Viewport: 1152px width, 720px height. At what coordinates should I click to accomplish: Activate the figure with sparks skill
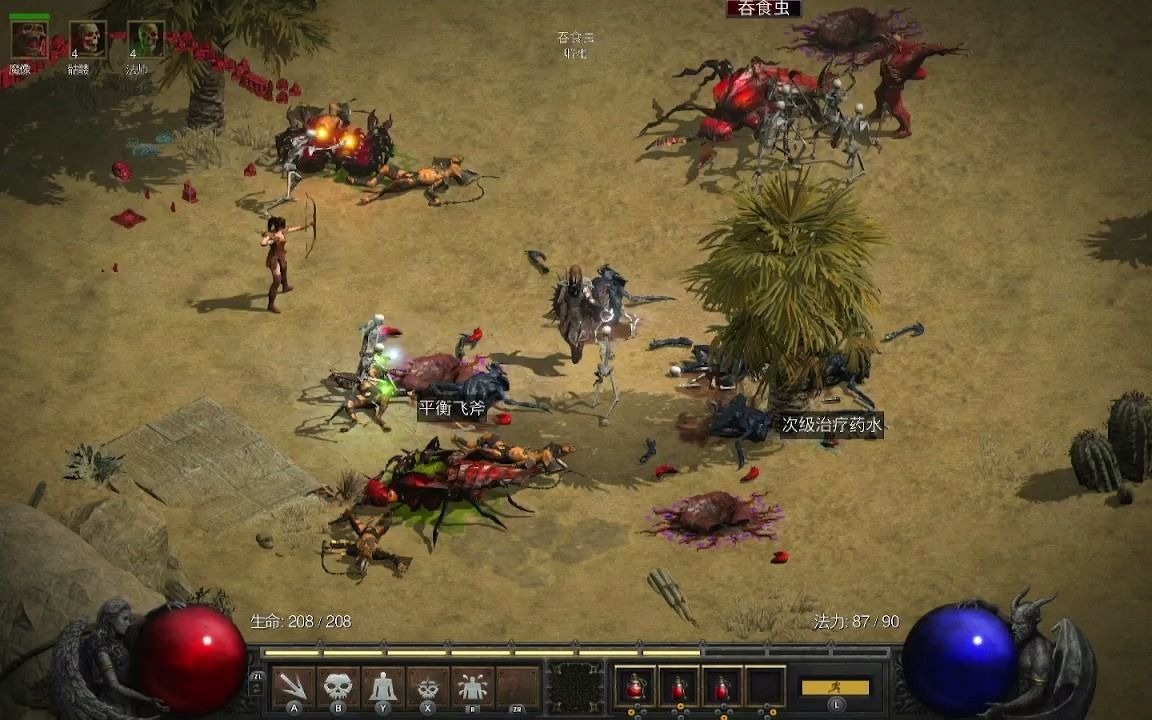point(472,686)
